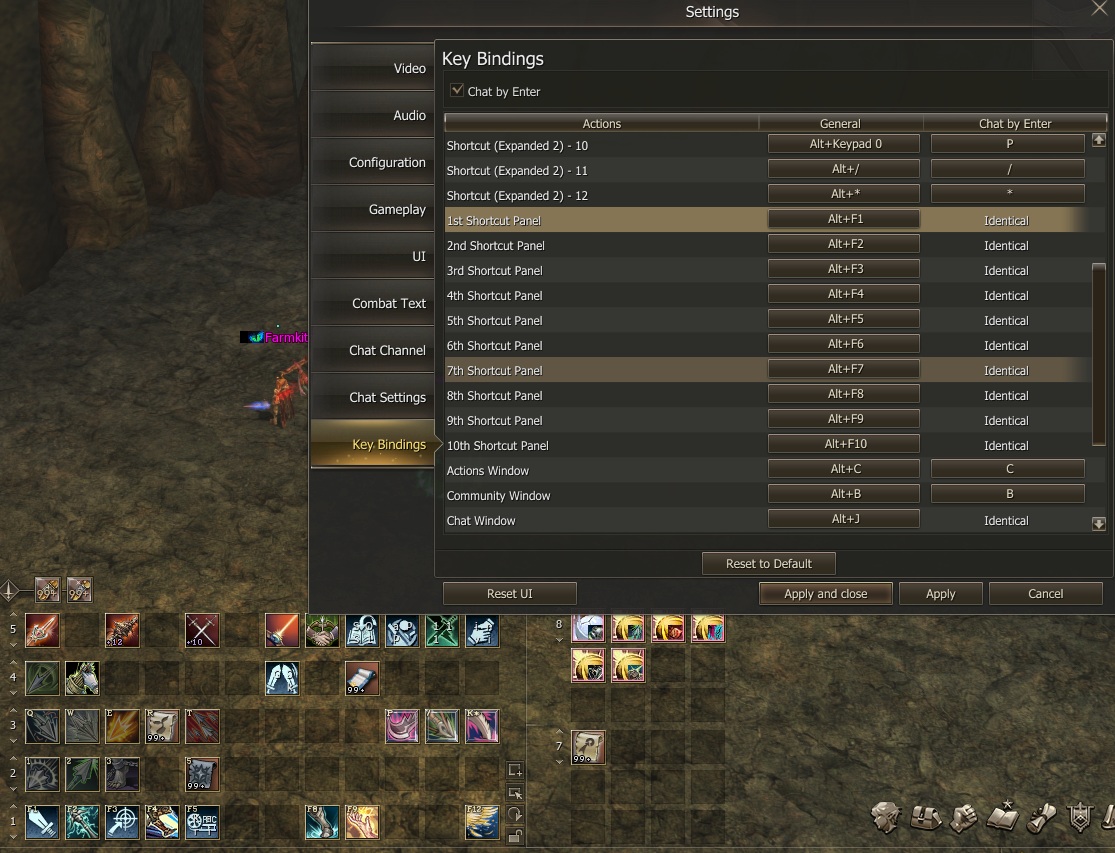Open the Video settings tab
The image size is (1115, 853).
[x=372, y=68]
